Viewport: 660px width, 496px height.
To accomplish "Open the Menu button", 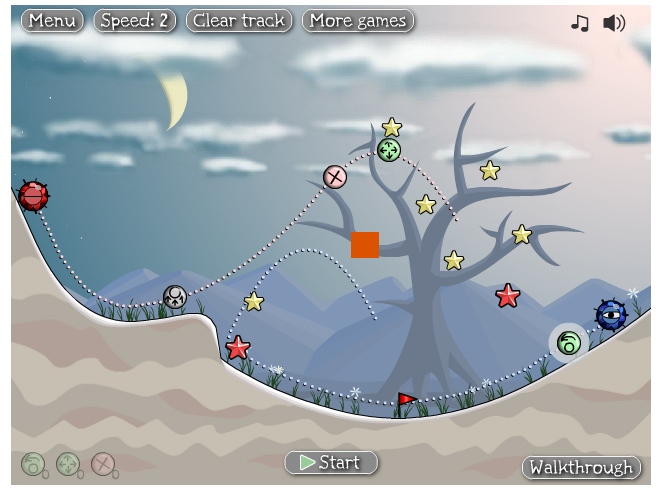I will (52, 20).
